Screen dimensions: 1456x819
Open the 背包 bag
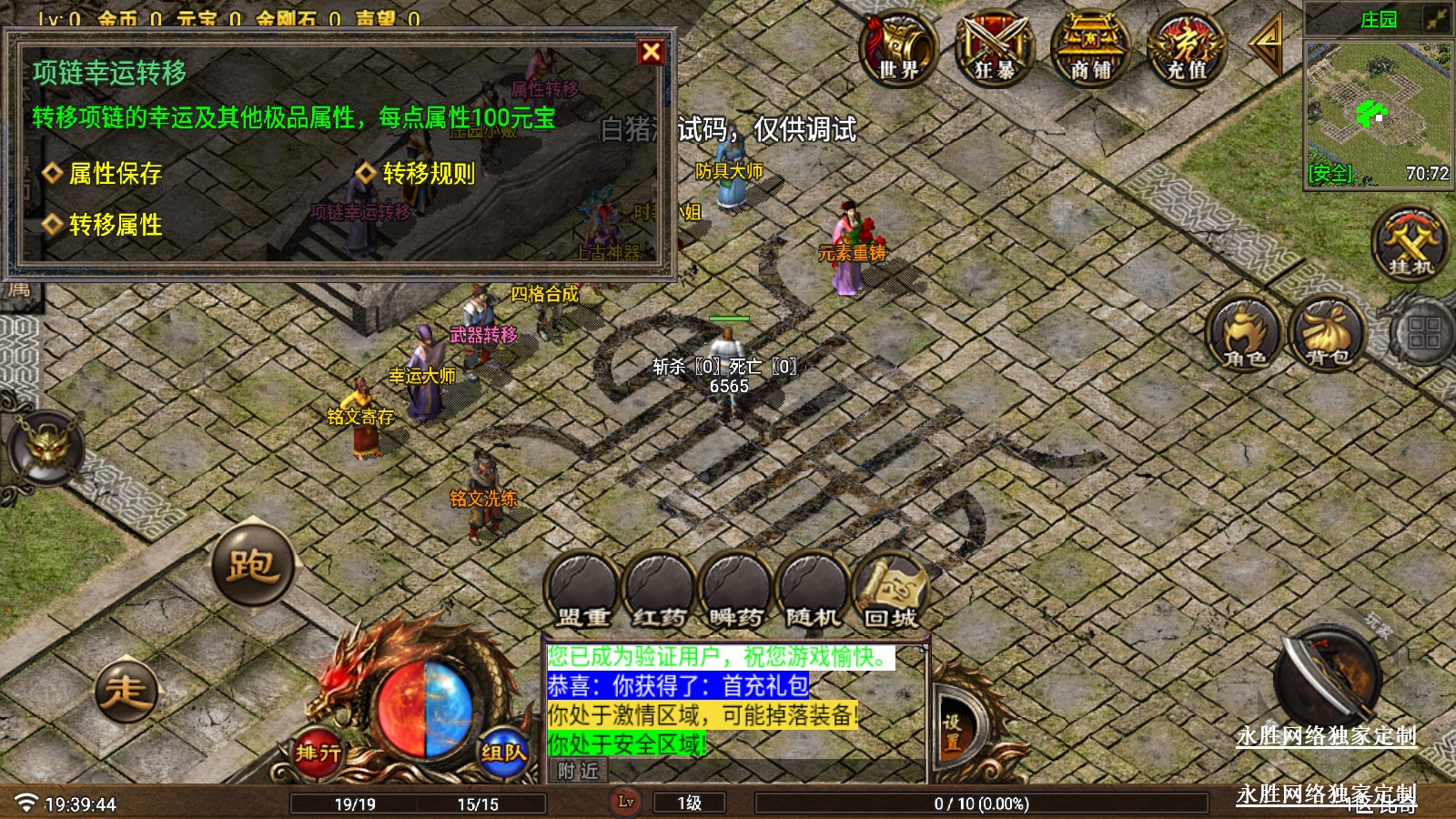(x=1327, y=332)
